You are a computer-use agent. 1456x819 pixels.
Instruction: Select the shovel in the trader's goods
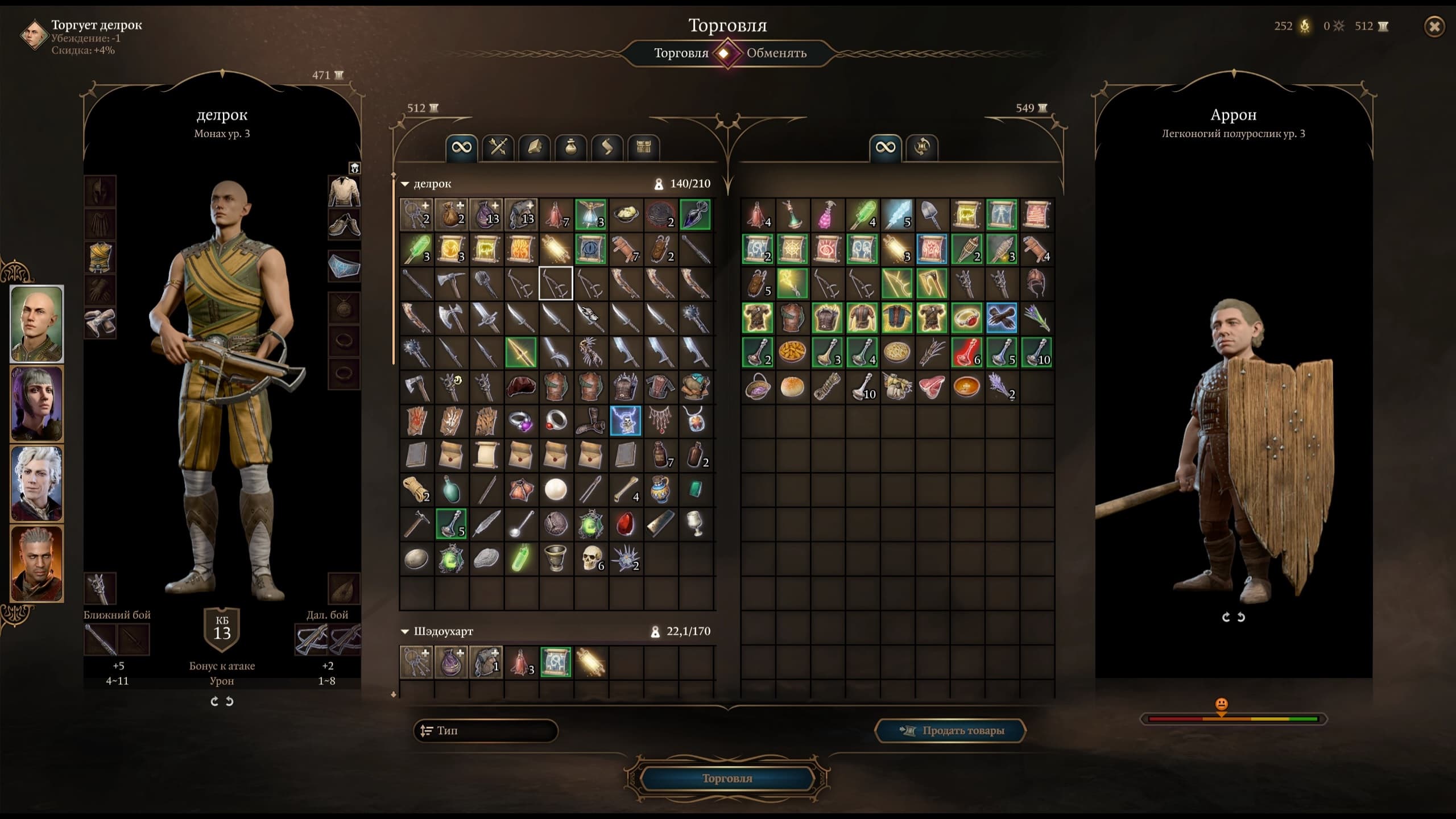(931, 215)
